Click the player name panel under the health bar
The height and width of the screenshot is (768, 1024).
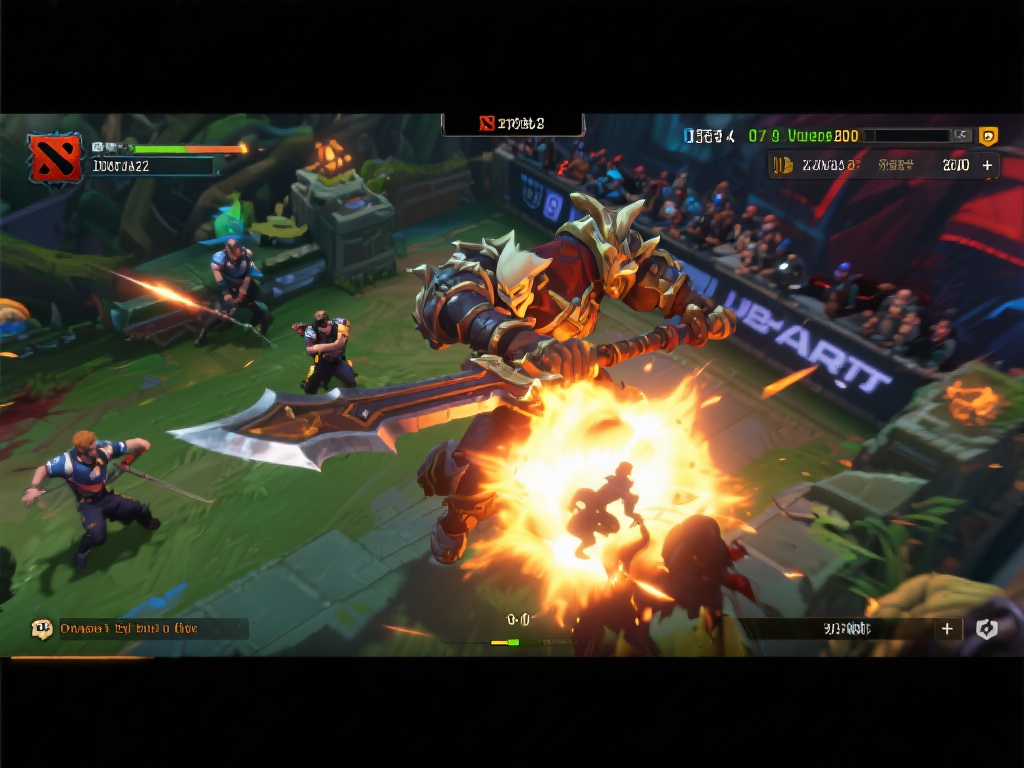152,166
